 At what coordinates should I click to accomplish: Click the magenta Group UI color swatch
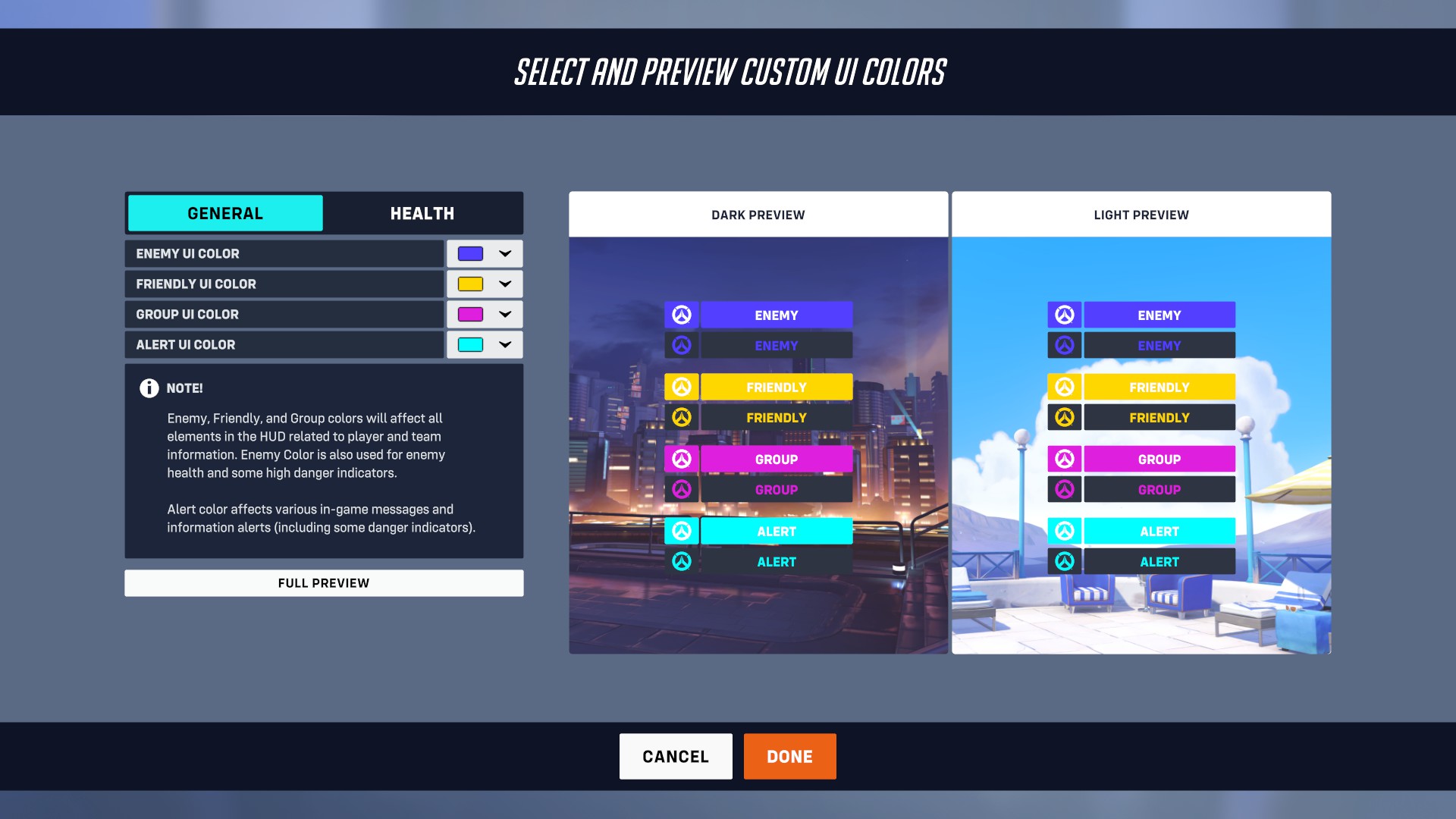470,314
